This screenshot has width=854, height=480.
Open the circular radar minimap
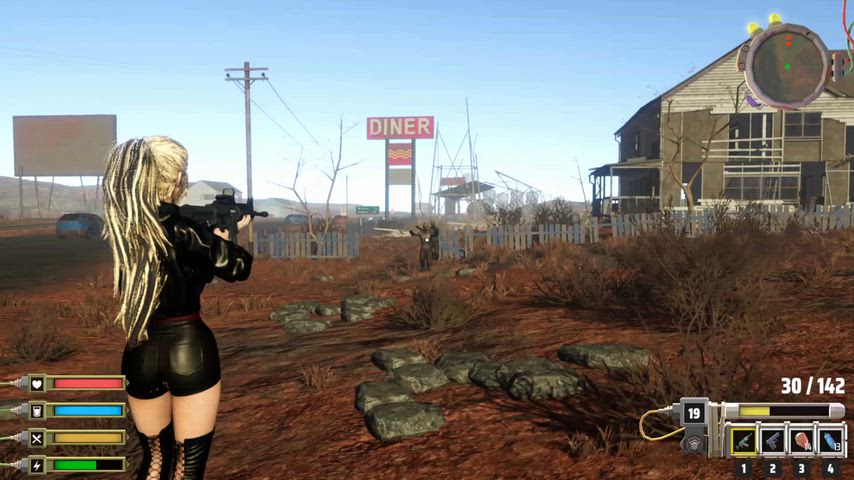pyautogui.click(x=786, y=65)
